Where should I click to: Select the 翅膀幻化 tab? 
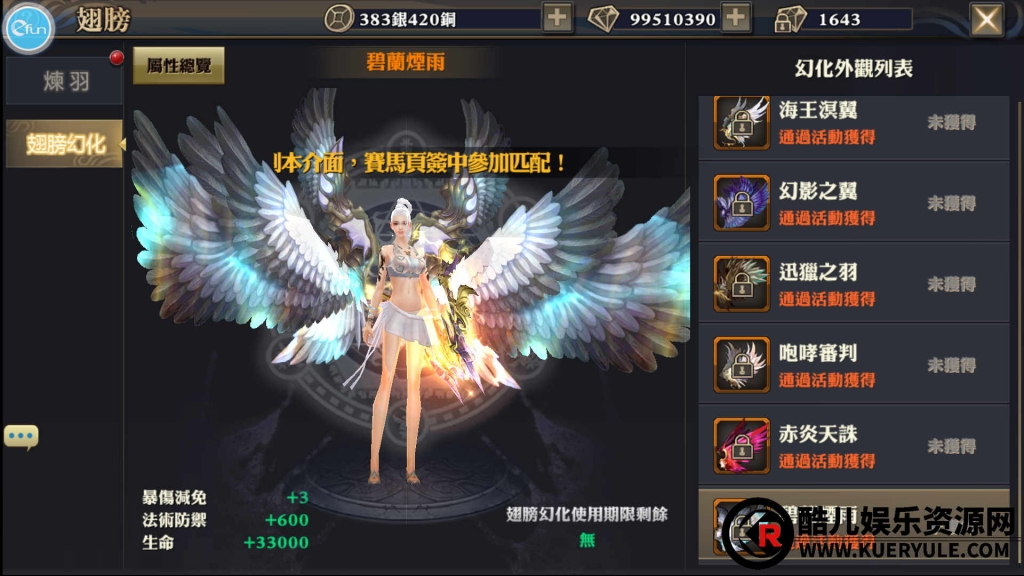pos(65,144)
